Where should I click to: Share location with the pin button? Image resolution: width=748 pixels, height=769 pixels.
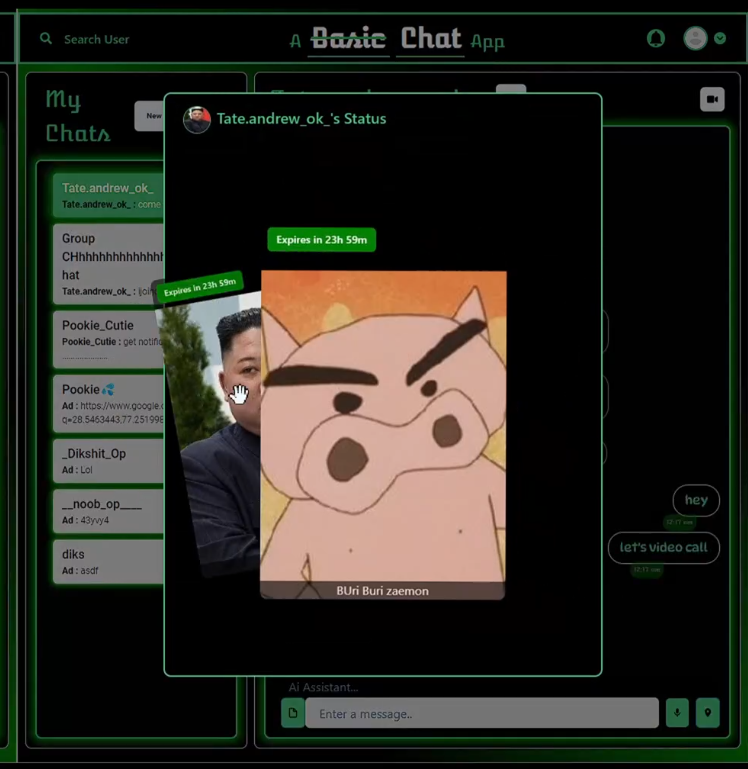(x=707, y=713)
